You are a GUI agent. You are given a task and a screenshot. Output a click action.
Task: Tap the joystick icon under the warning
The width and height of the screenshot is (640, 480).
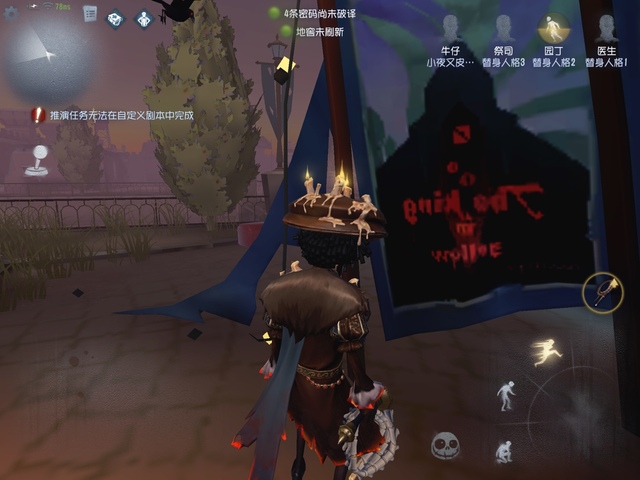(x=37, y=160)
